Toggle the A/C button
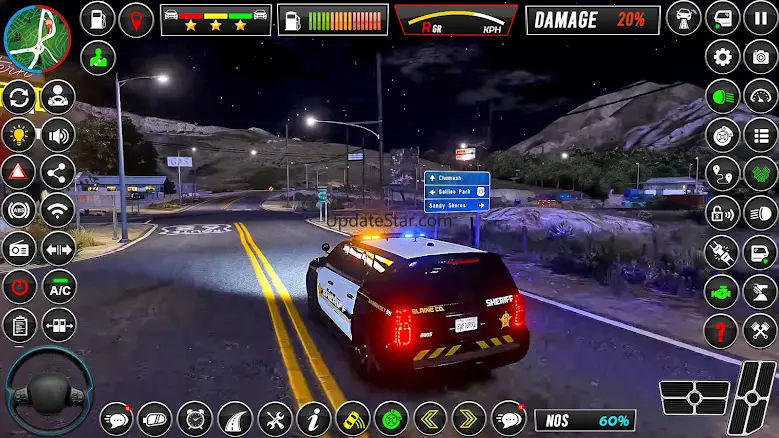This screenshot has height=438, width=779. click(58, 287)
